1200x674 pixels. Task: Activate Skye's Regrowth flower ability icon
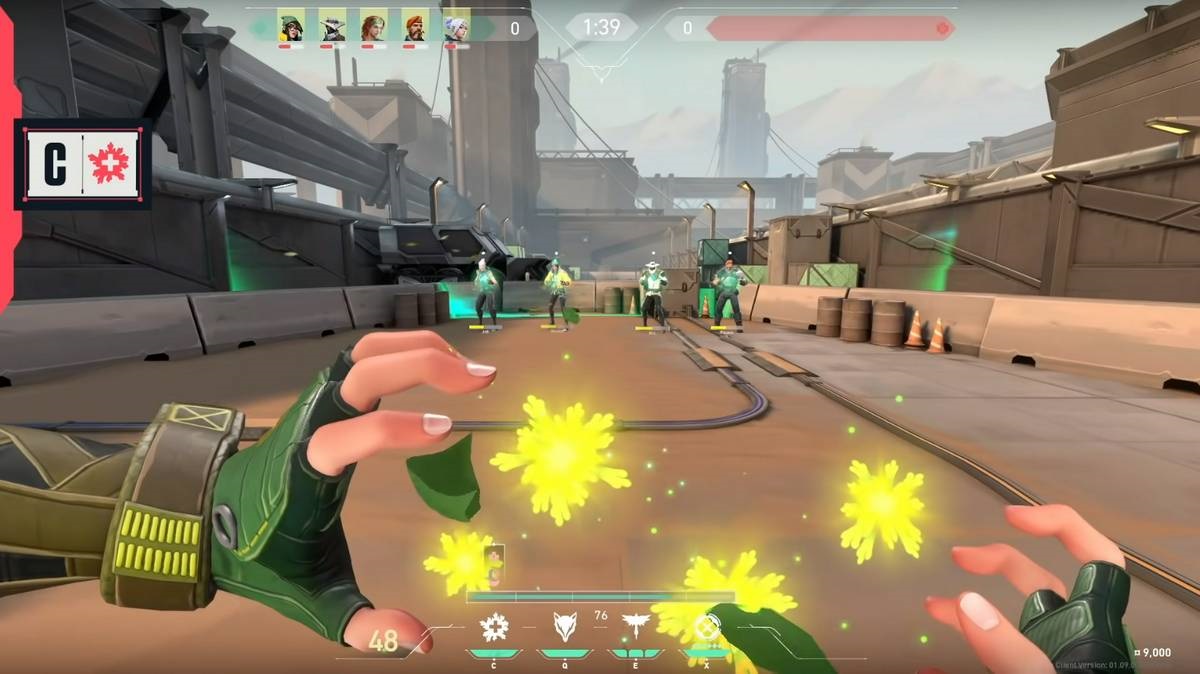coord(494,627)
